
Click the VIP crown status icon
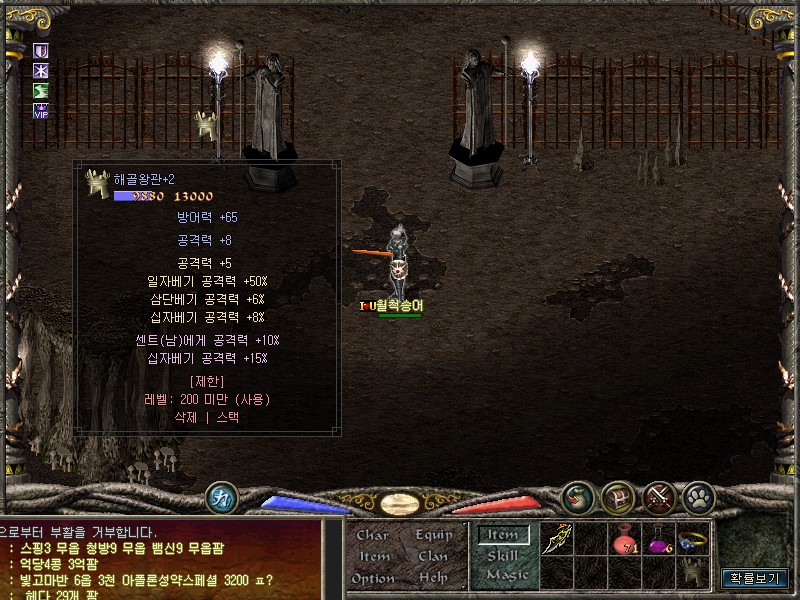pyautogui.click(x=41, y=110)
